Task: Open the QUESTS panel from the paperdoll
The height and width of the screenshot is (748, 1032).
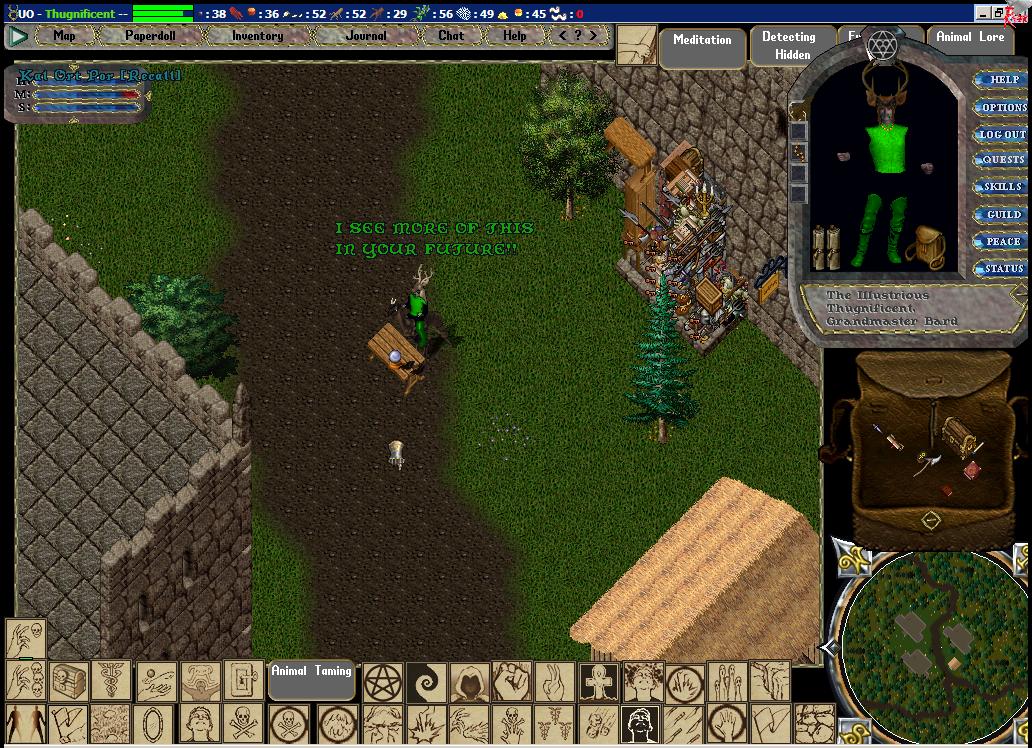Action: point(1003,160)
